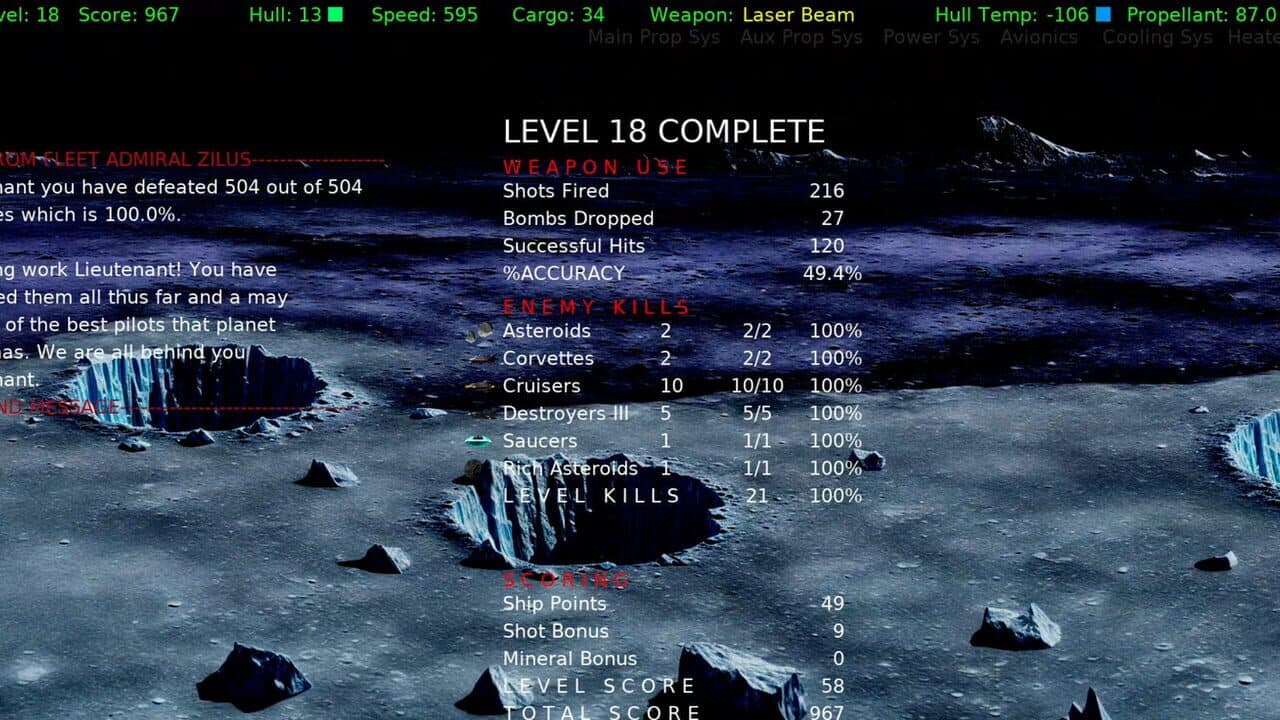Enable the Cooling Sys
Viewport: 1280px width, 720px height.
pos(1157,37)
